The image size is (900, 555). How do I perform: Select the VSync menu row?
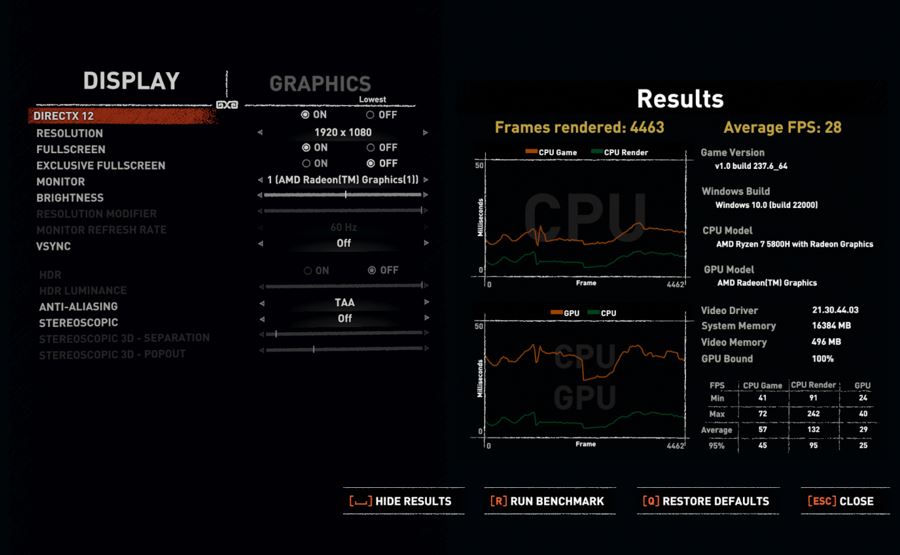click(53, 246)
